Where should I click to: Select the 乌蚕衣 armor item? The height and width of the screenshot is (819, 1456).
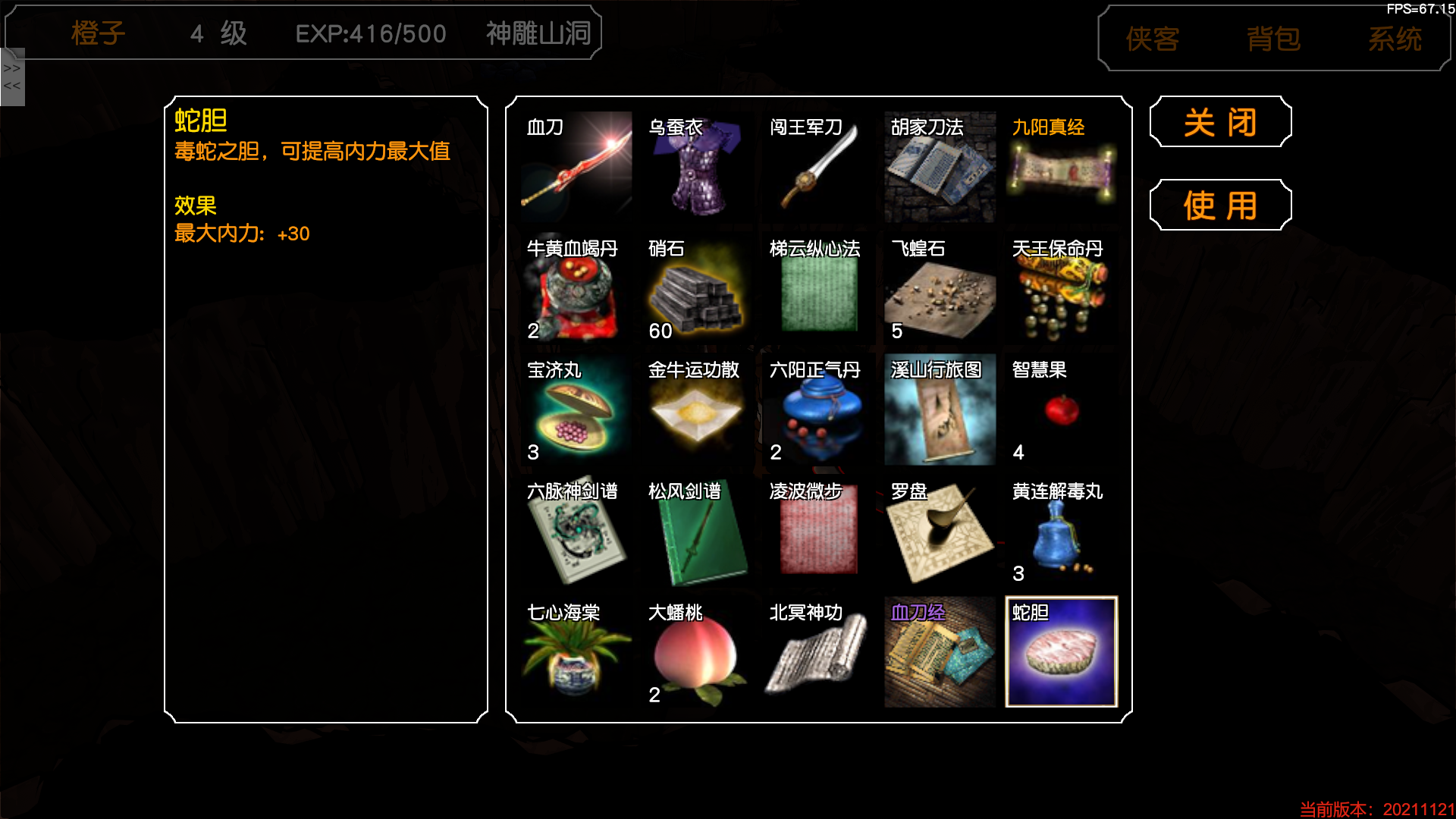696,167
